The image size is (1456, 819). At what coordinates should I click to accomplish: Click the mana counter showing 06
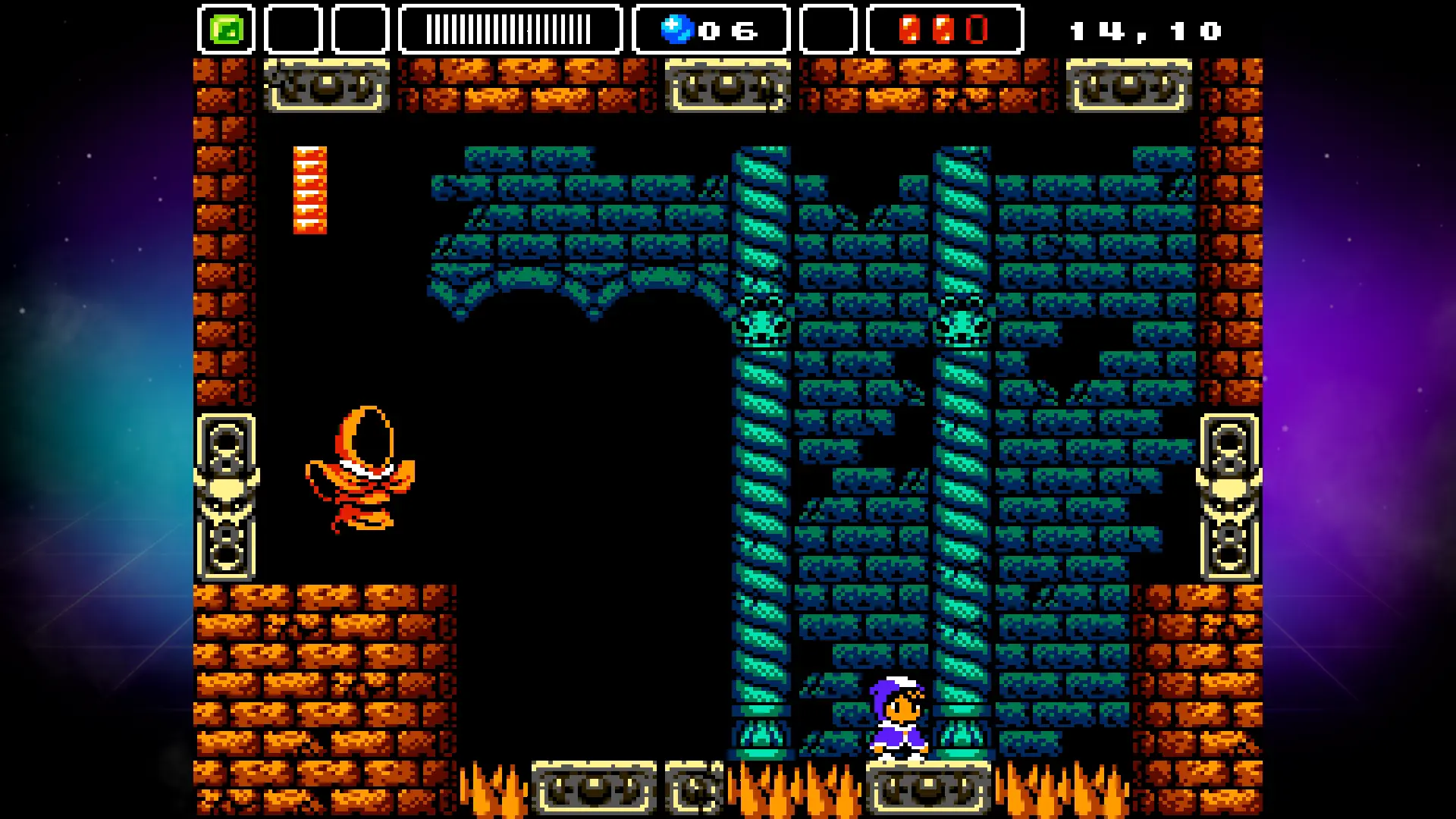tap(728, 30)
